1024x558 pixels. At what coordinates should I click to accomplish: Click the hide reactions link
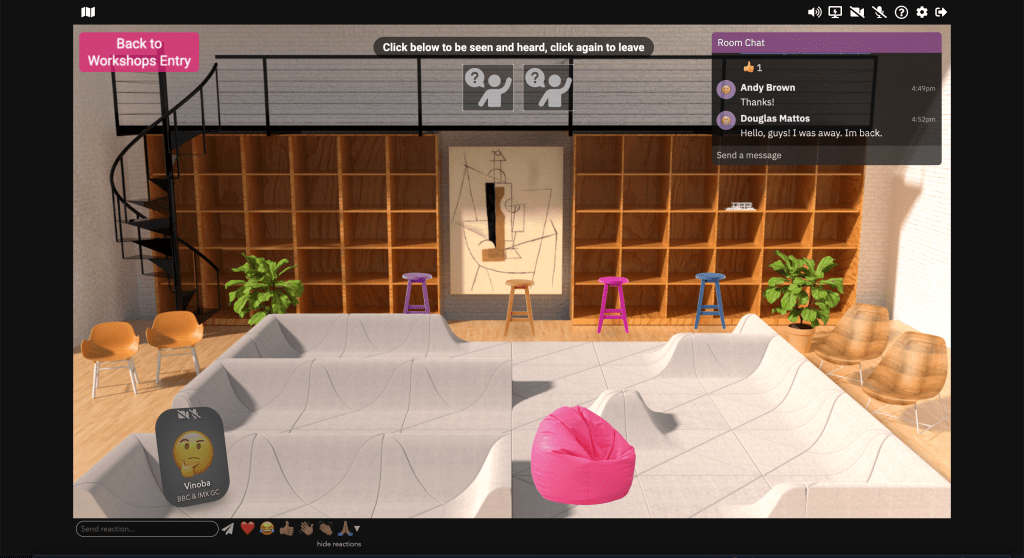[338, 544]
